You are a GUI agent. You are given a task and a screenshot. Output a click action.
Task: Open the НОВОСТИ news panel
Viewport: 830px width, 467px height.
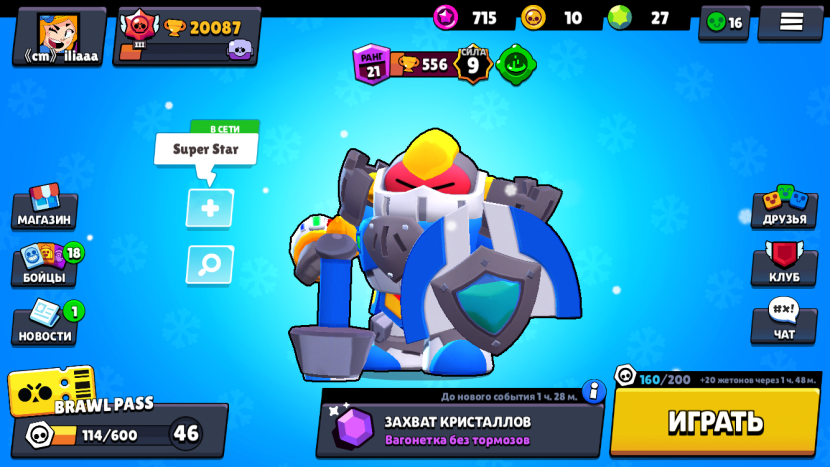click(x=45, y=325)
